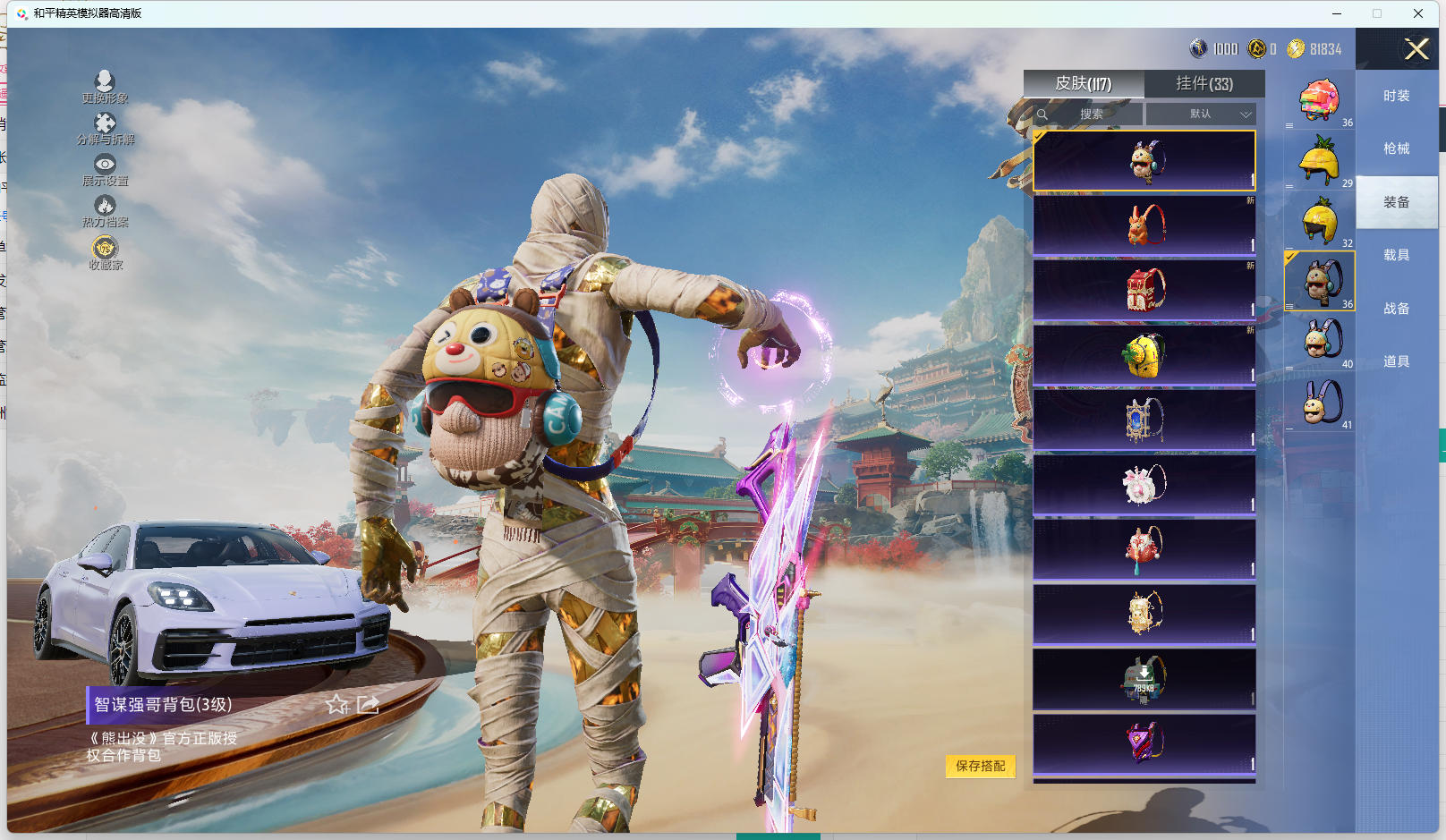
Task: Open the 枪械 category
Action: coord(1396,148)
